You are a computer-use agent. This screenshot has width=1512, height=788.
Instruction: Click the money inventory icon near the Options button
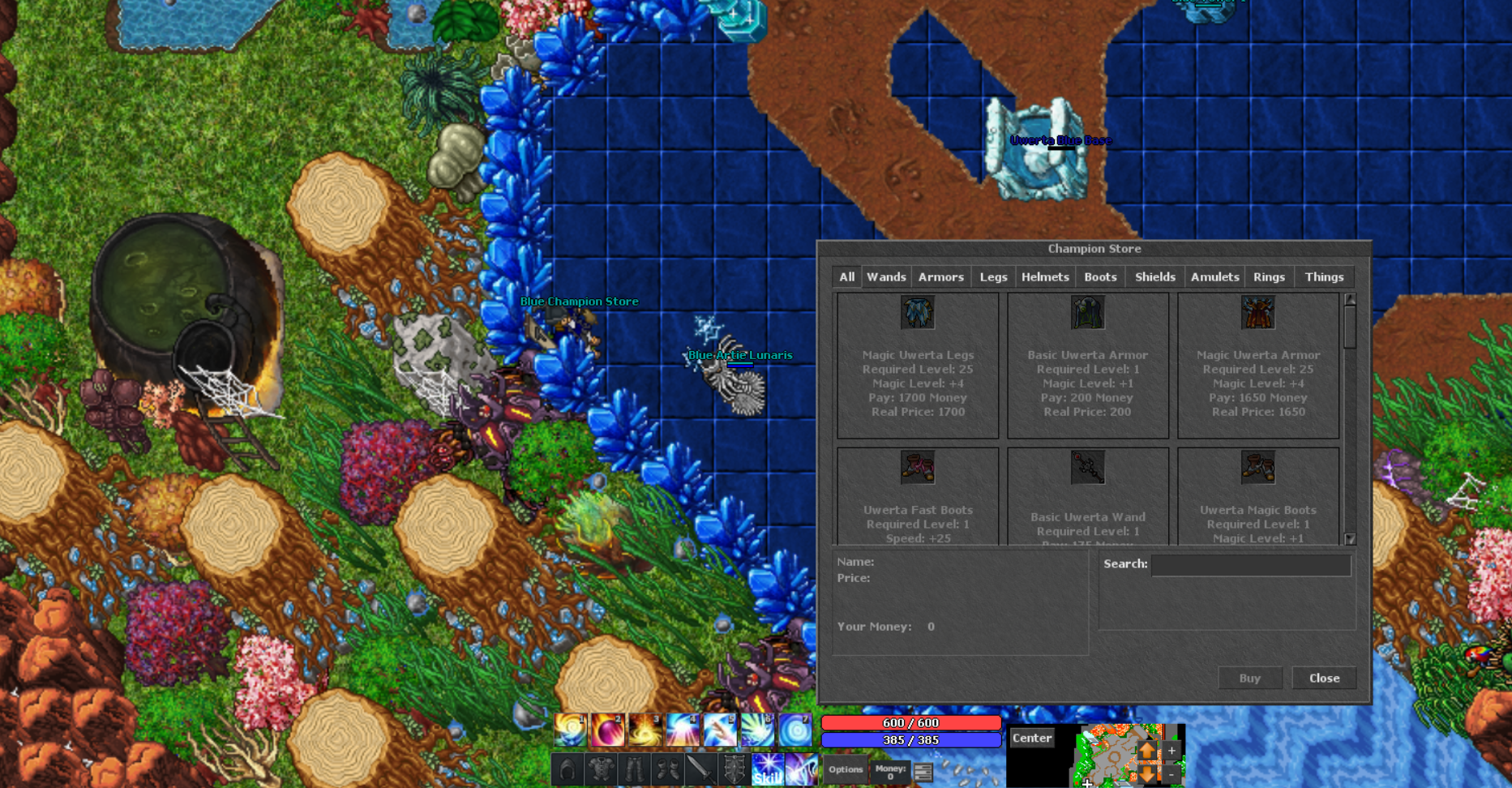click(923, 771)
